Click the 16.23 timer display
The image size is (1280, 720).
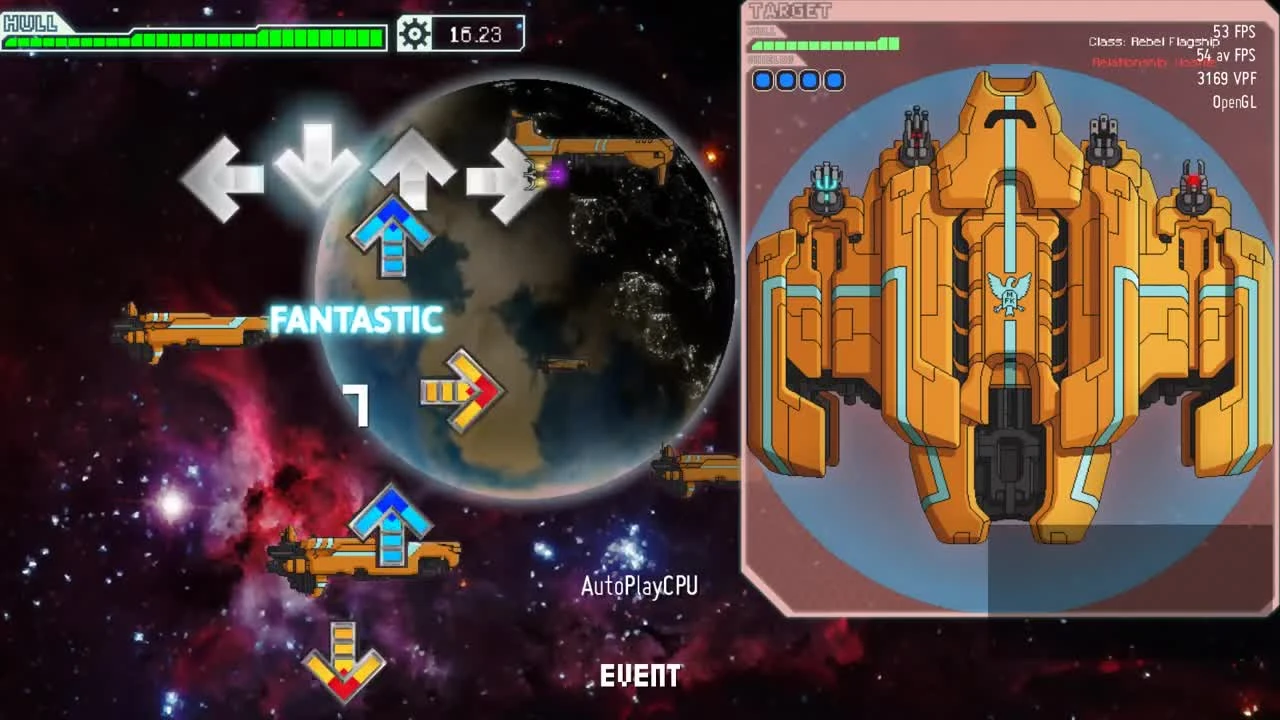click(476, 31)
